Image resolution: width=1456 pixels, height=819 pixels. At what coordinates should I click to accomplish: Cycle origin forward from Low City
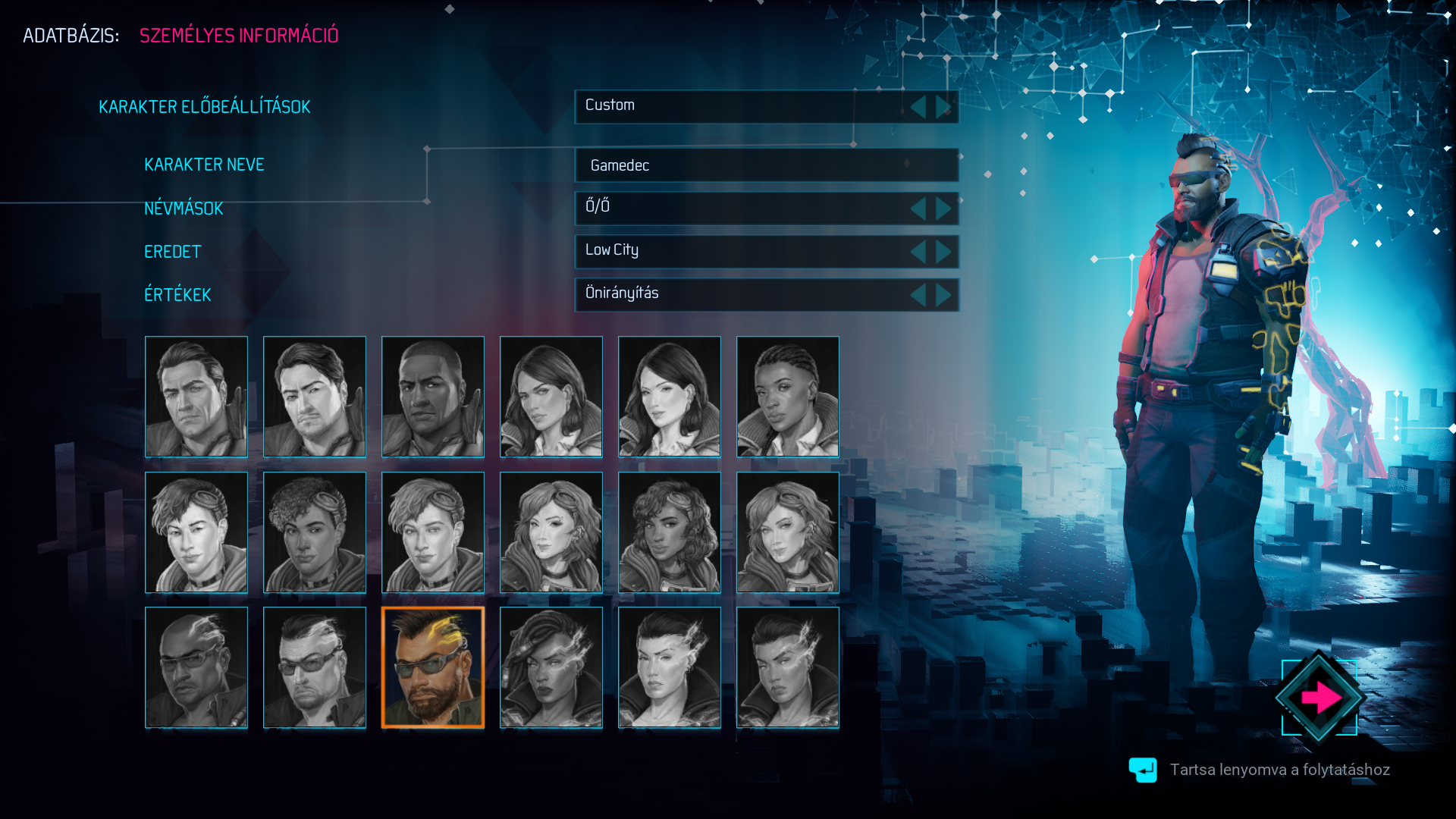tap(943, 252)
